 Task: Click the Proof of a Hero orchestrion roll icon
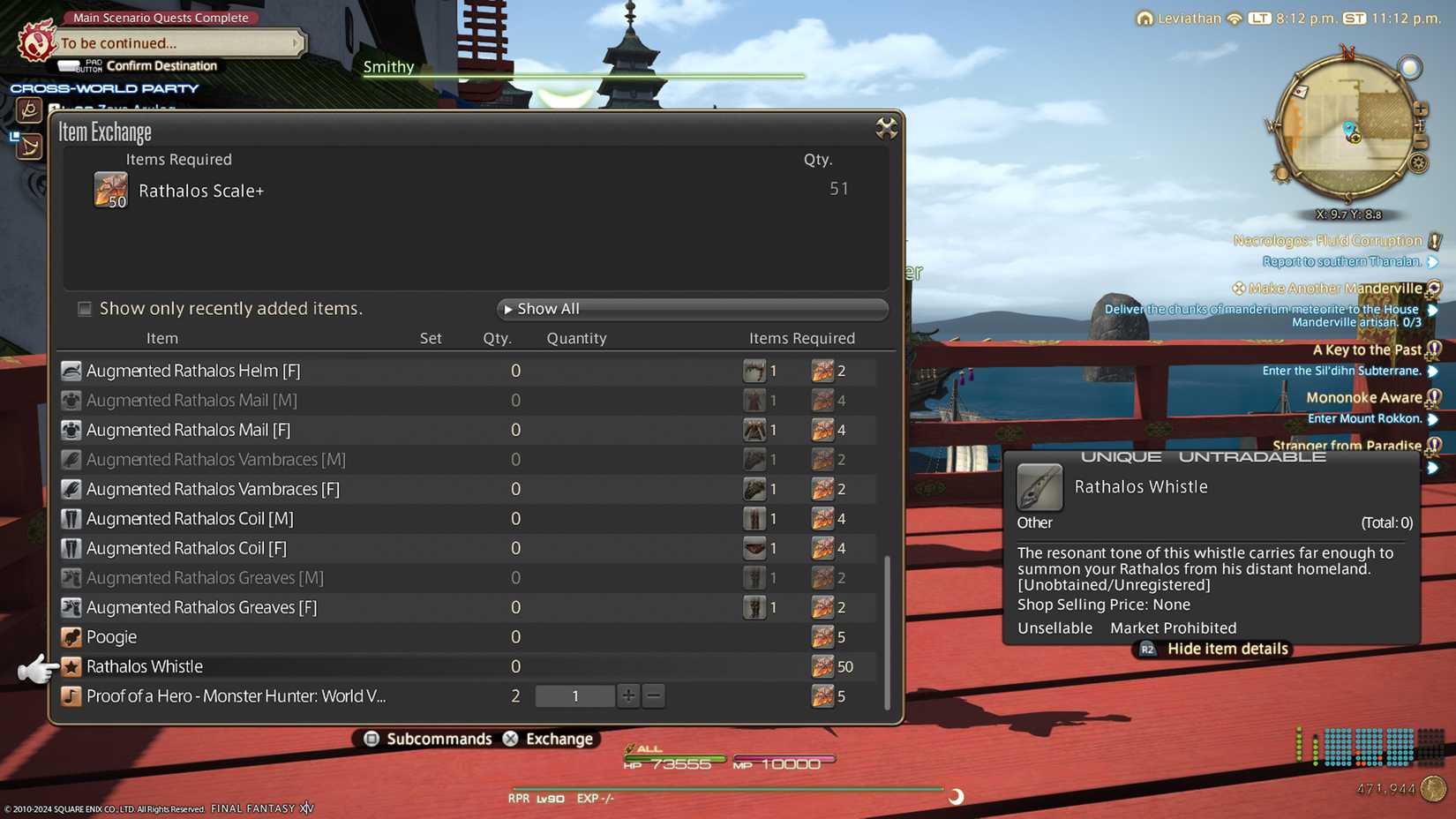coord(71,695)
